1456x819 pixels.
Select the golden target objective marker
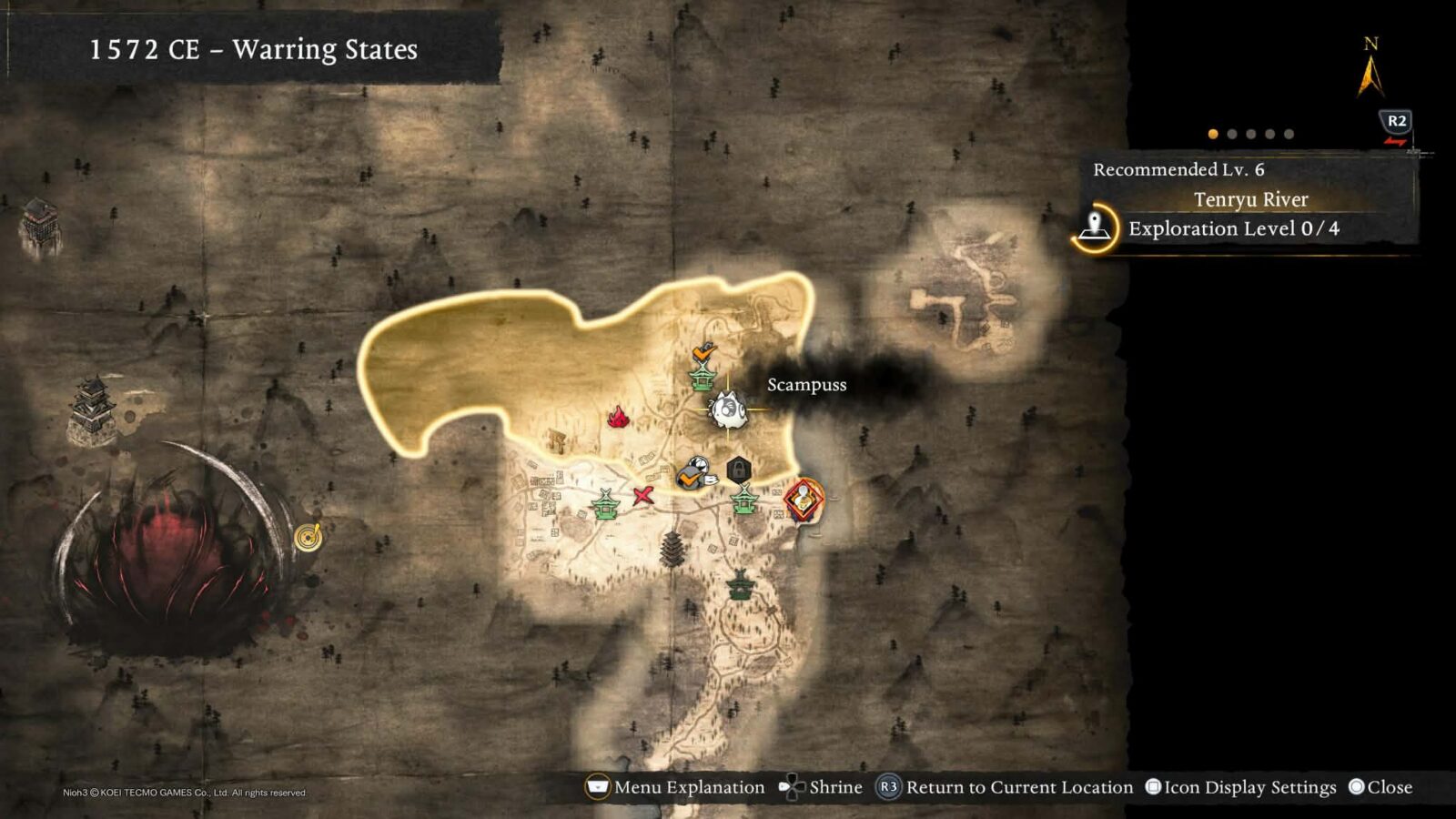click(308, 537)
